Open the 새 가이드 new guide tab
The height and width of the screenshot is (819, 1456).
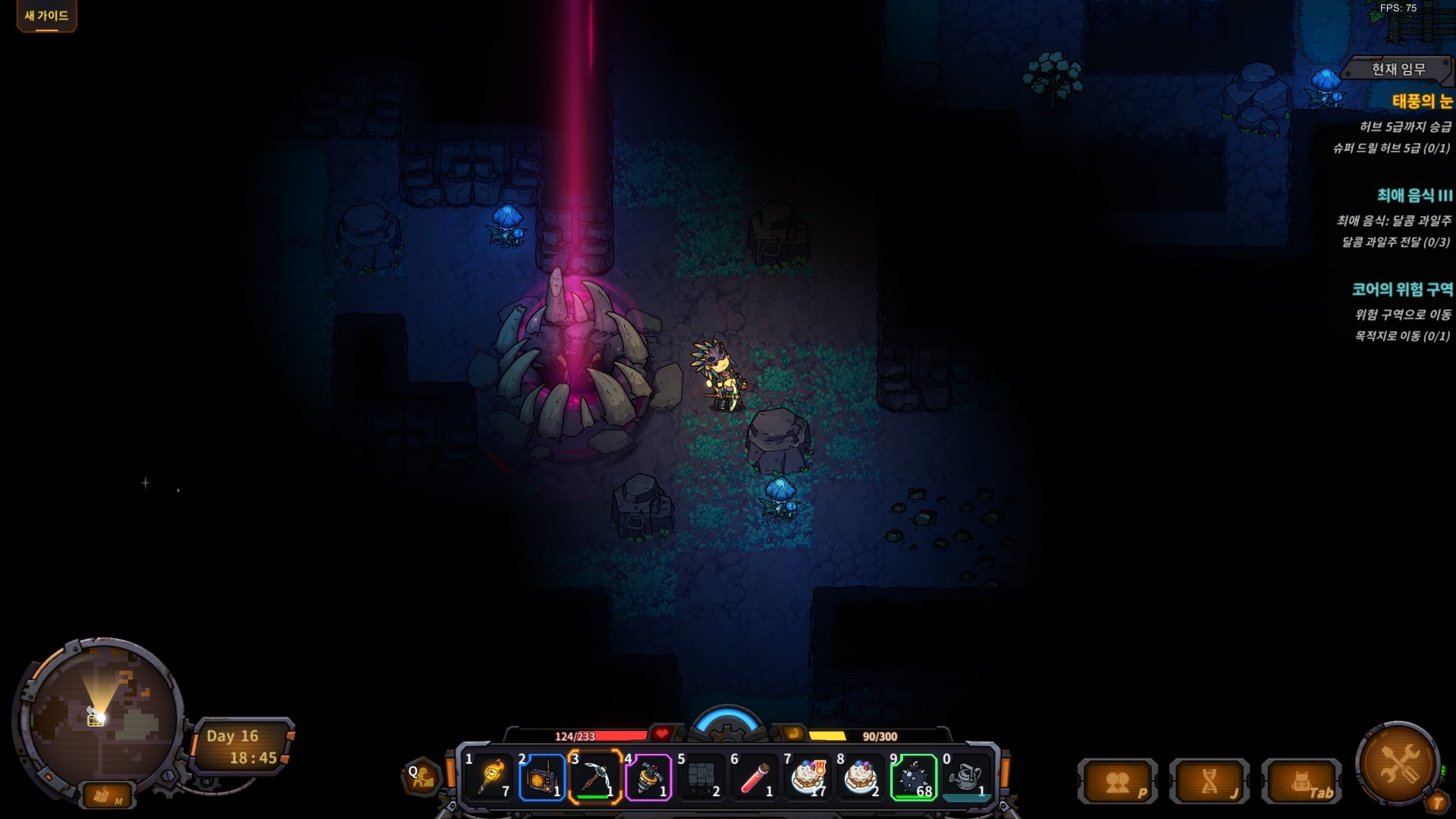pos(46,16)
